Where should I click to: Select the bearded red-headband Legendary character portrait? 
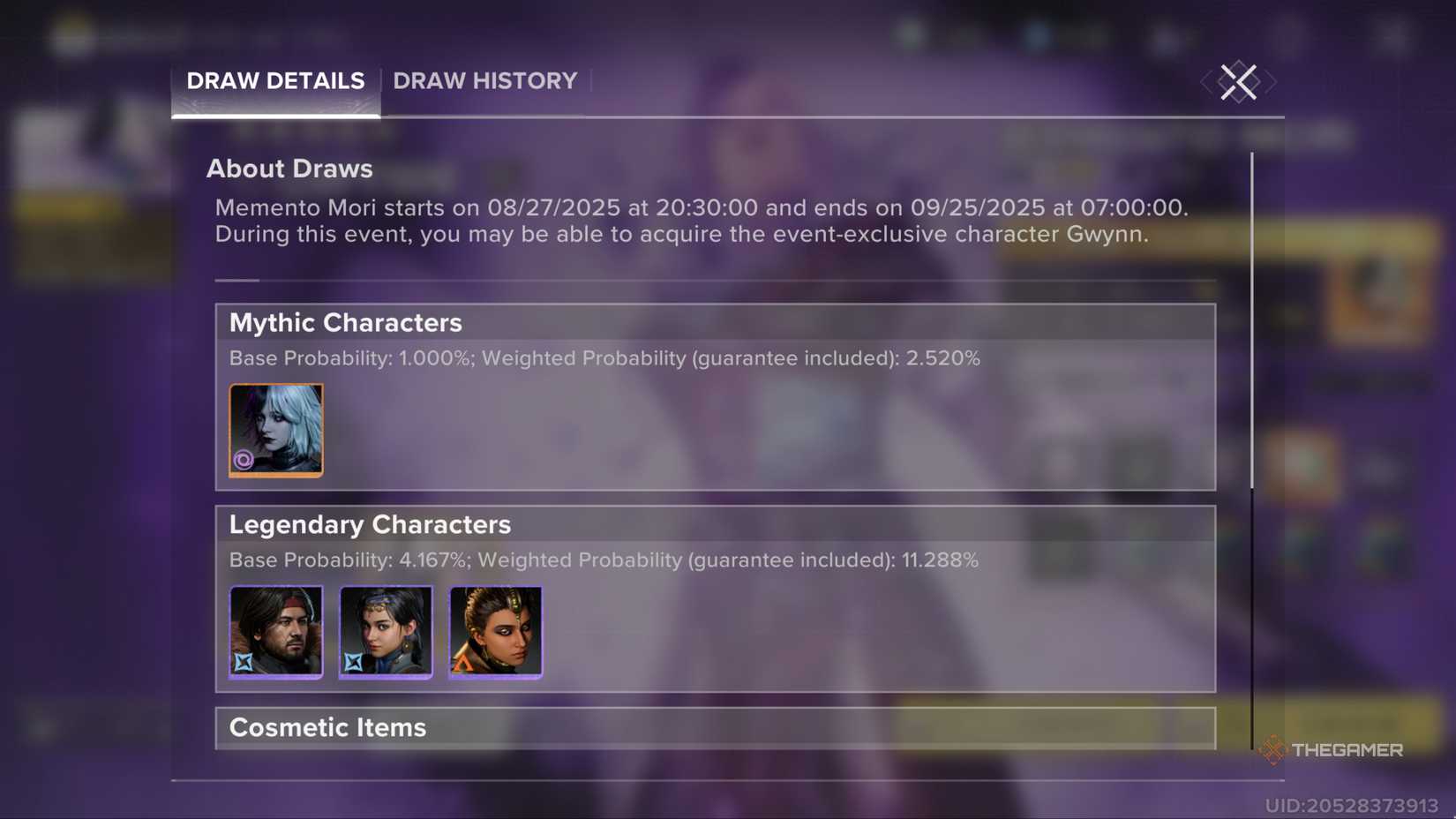coord(276,632)
